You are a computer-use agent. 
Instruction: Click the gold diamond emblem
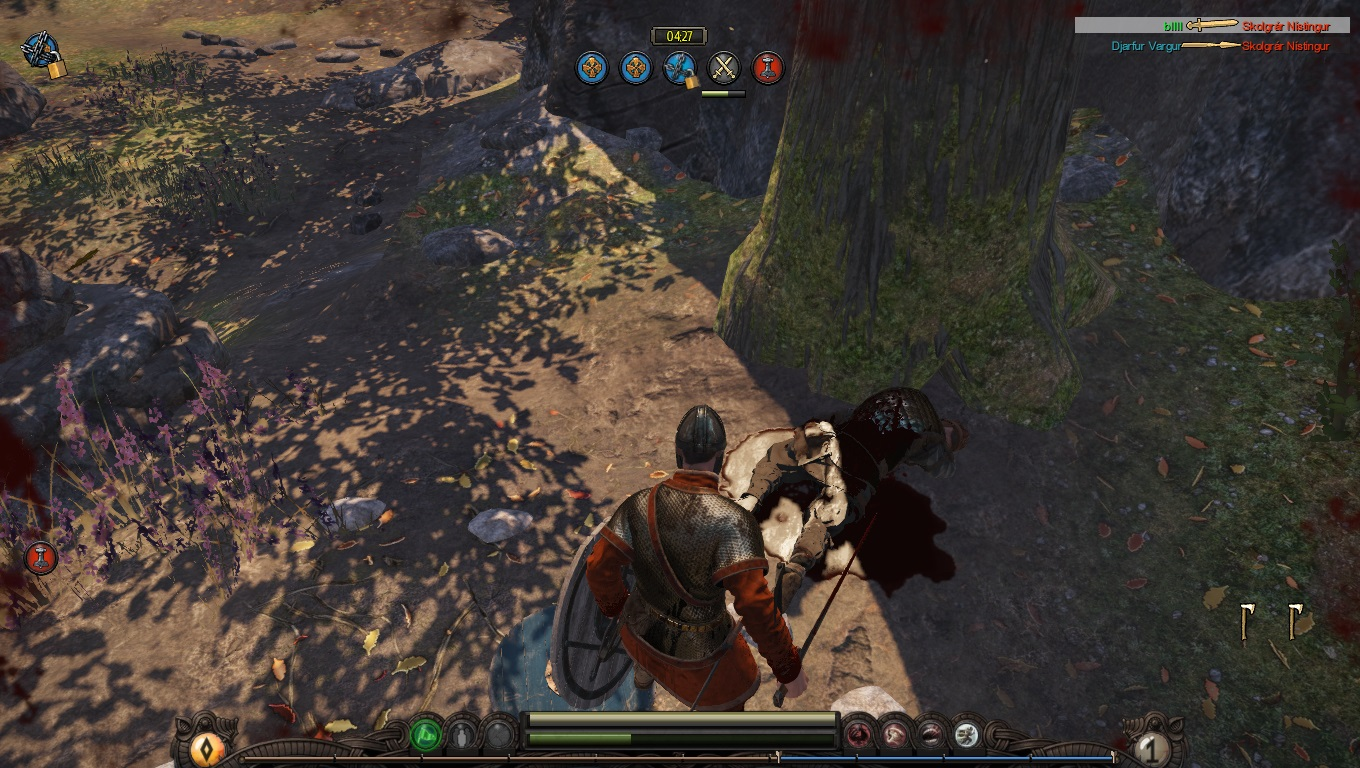pyautogui.click(x=207, y=747)
